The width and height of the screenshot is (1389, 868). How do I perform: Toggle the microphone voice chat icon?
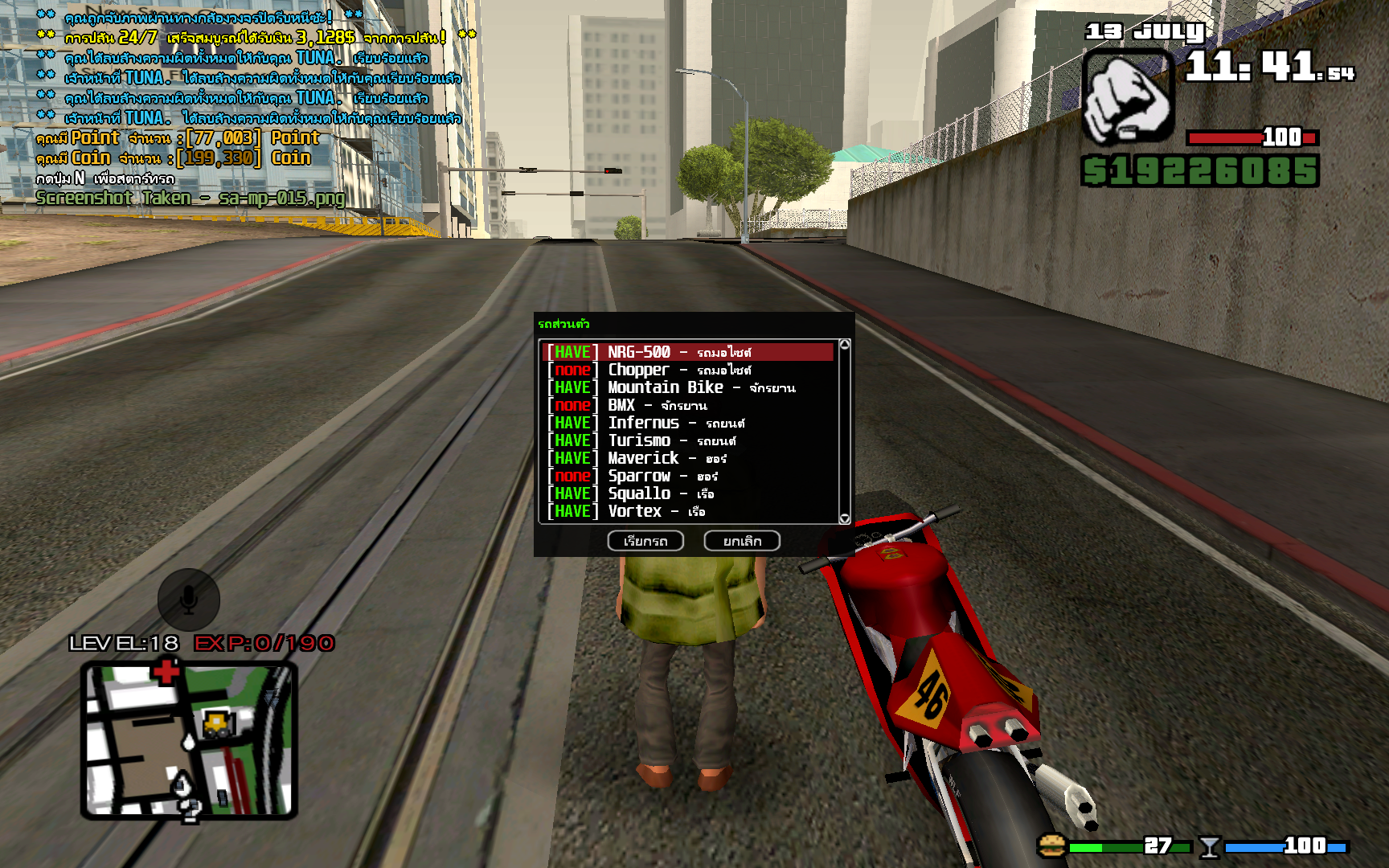(189, 600)
